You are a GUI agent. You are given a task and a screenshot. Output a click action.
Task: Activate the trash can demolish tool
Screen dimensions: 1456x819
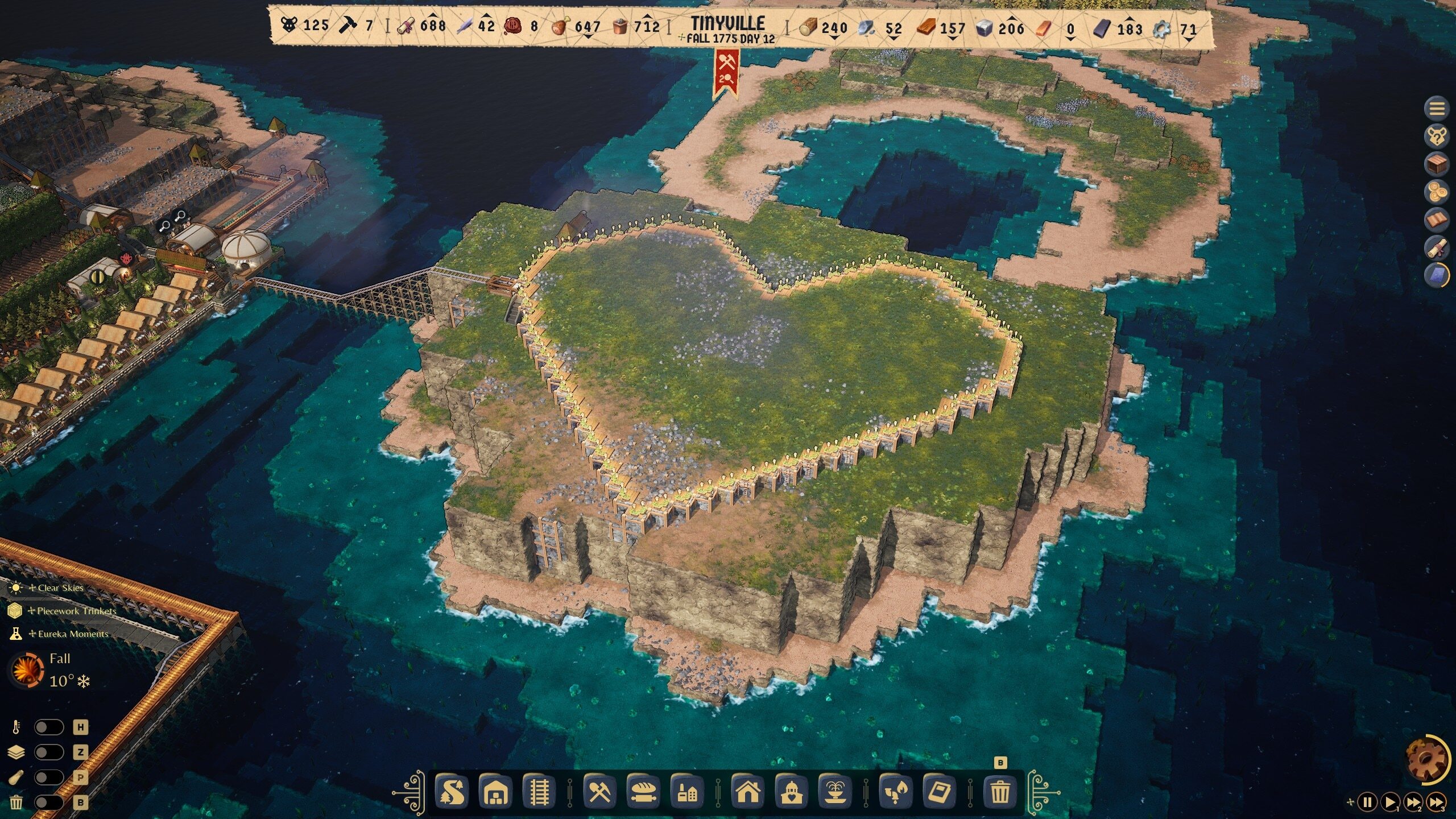[x=1000, y=792]
